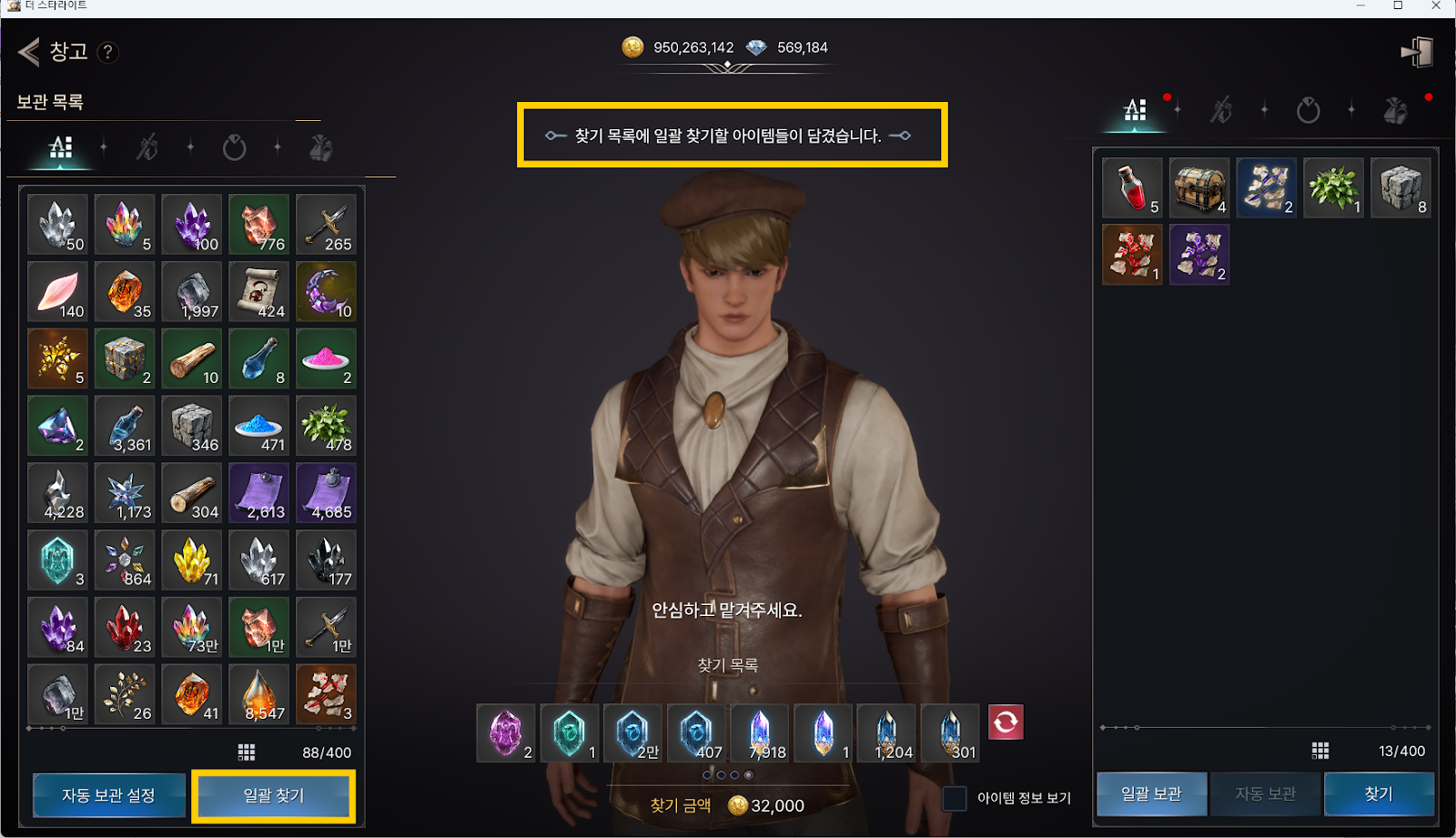Select the yellow crystal stack of 71
Screen dimensions: 1456x838
[192, 560]
